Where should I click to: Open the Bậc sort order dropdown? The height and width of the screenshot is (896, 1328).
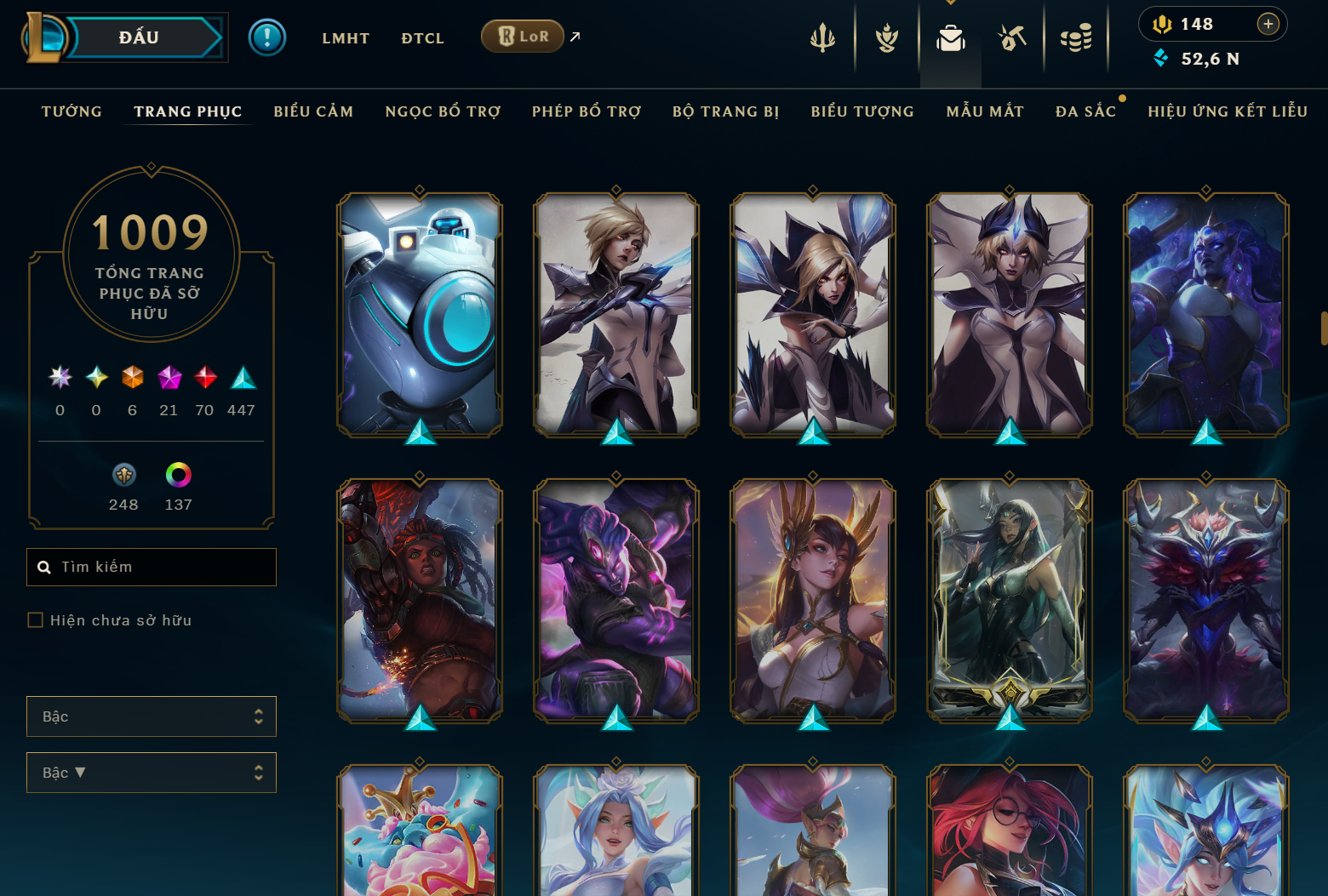(152, 773)
